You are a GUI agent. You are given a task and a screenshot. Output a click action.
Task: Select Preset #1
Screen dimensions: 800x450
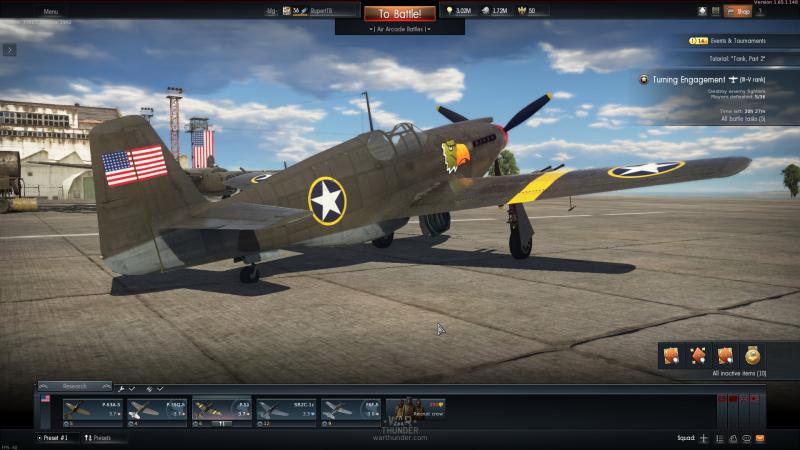57,438
